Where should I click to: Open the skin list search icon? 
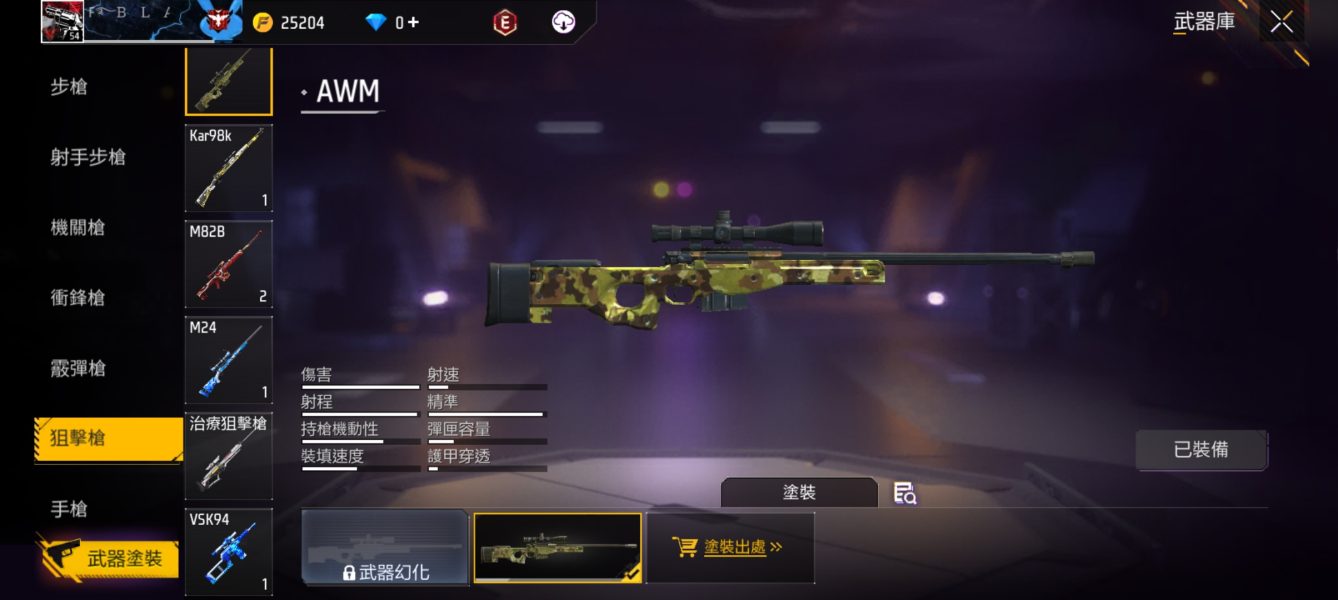pos(905,493)
